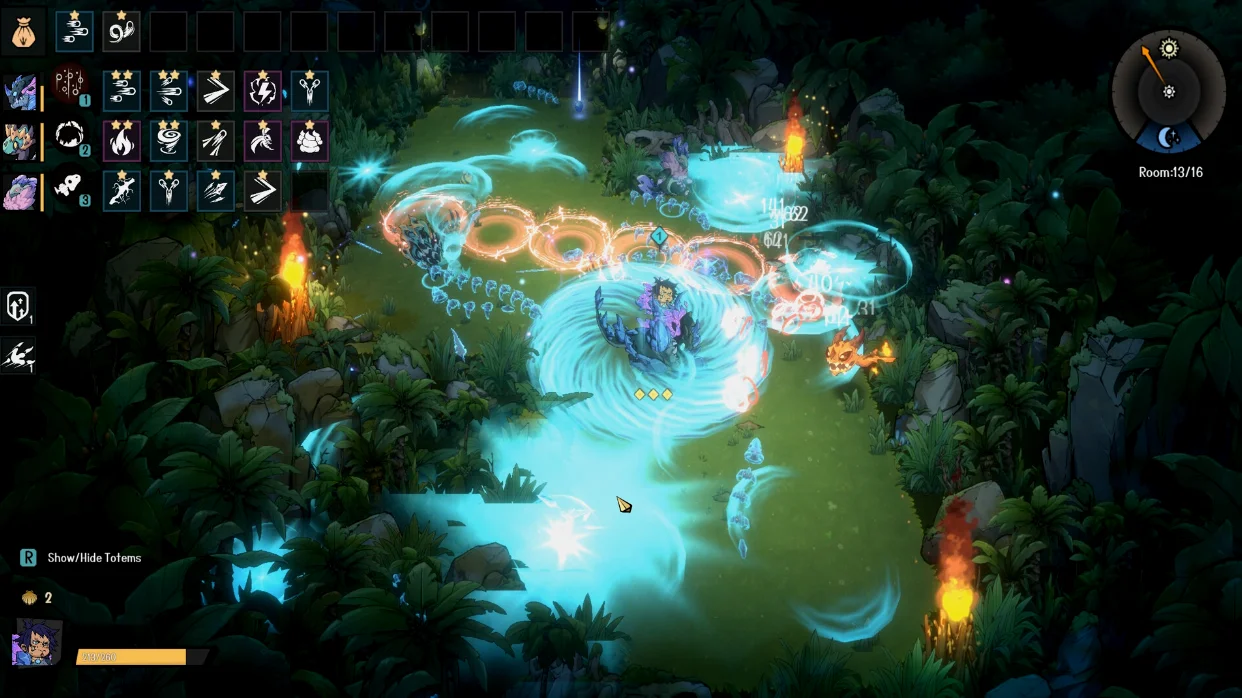Viewport: 1242px width, 698px height.
Task: Select the tornado totem
Action: click(169, 141)
